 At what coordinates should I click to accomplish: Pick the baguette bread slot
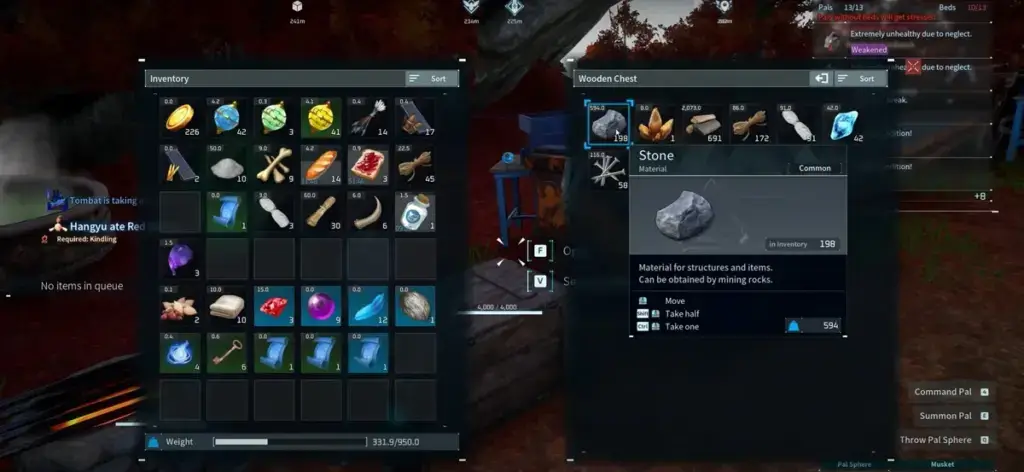(322, 165)
